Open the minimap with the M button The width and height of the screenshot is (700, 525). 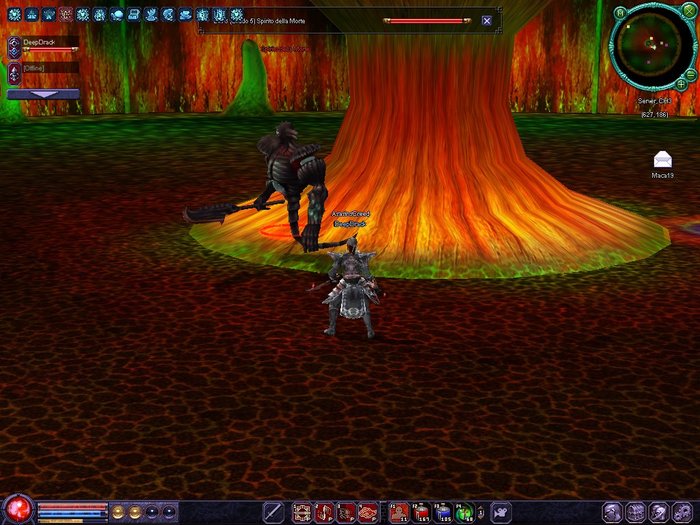(620, 12)
